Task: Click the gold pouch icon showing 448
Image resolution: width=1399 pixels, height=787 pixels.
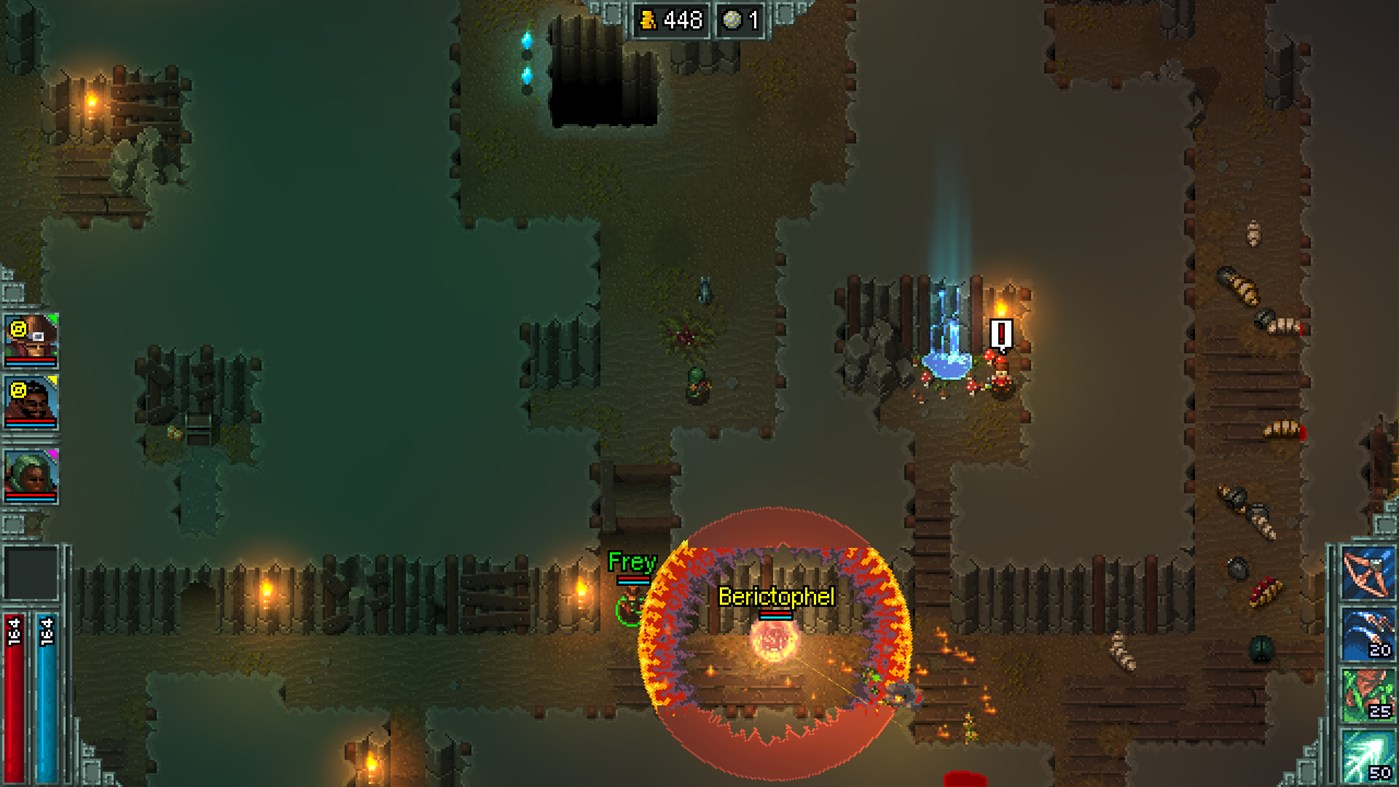Action: click(649, 20)
